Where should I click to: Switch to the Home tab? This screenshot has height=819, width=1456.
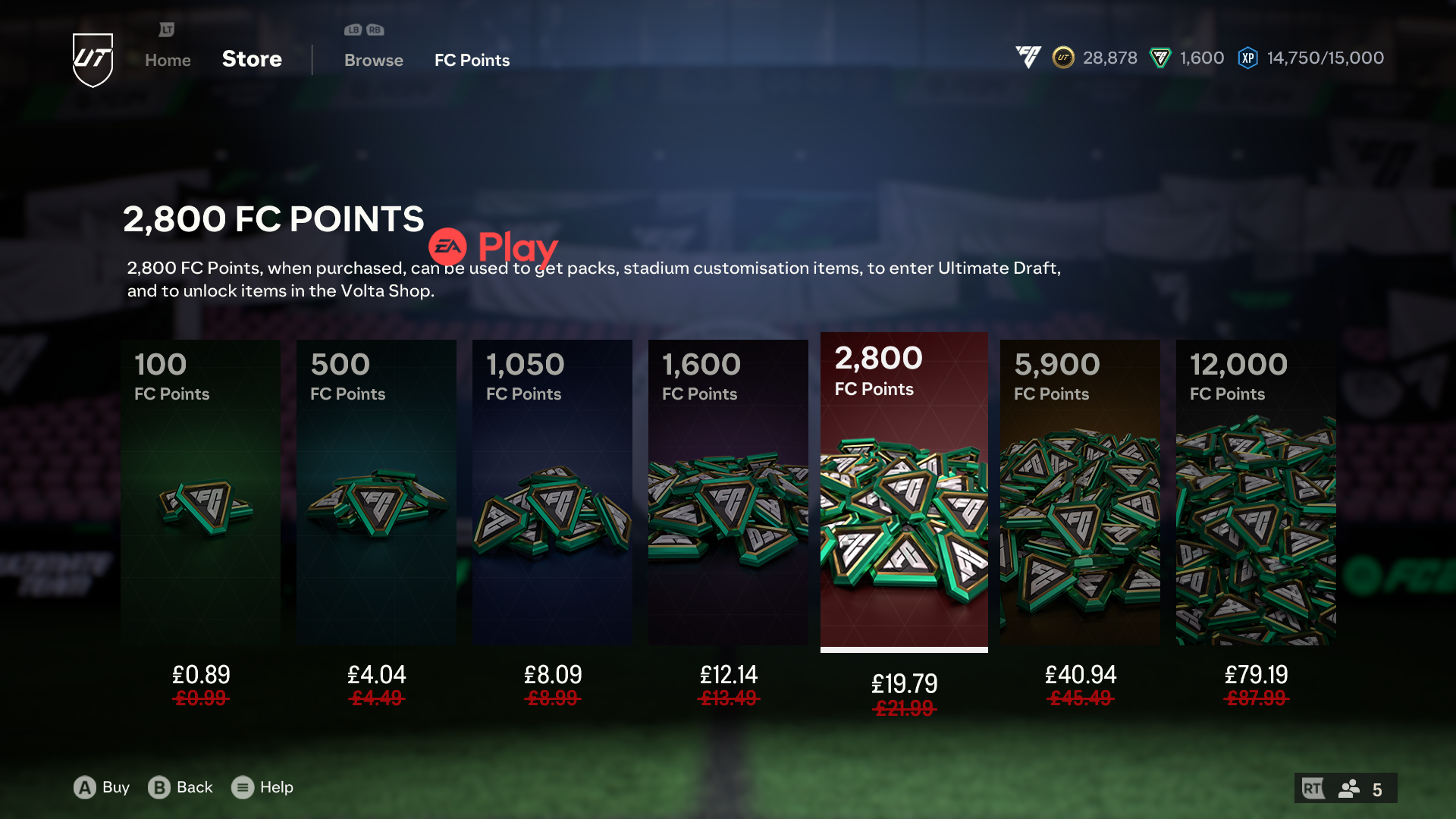tap(167, 60)
